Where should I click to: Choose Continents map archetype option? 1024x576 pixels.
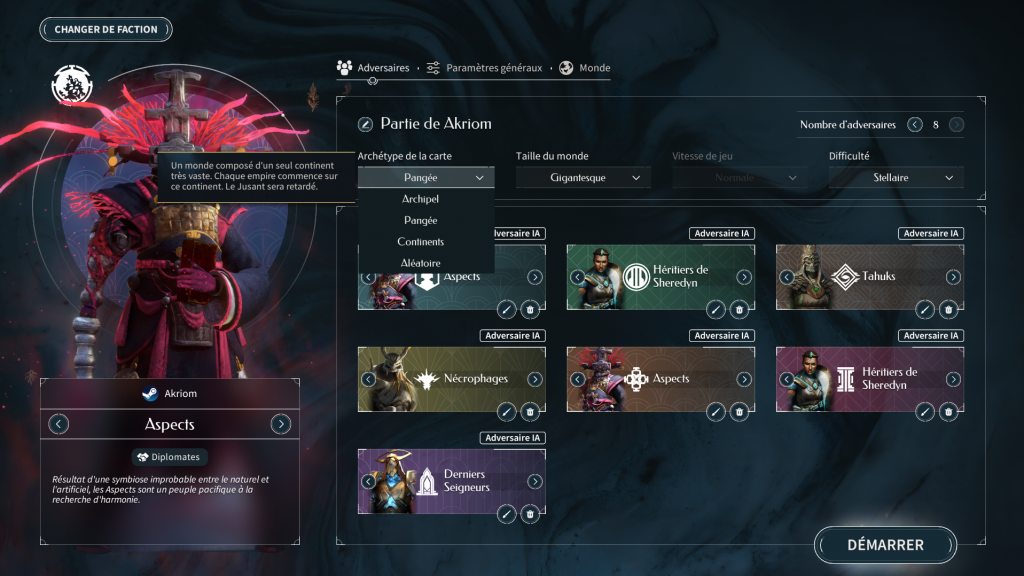tap(420, 241)
